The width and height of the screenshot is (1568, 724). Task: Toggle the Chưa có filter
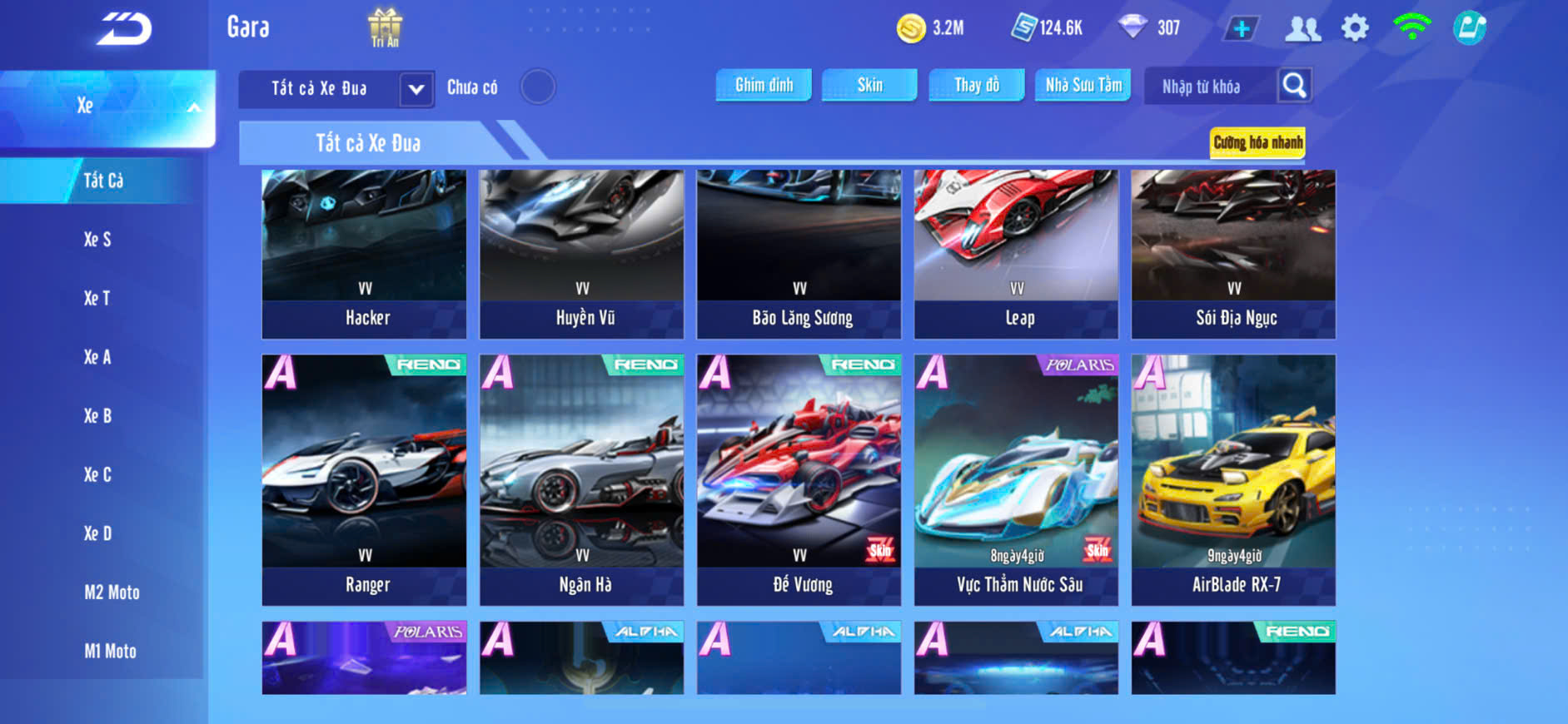pyautogui.click(x=537, y=87)
